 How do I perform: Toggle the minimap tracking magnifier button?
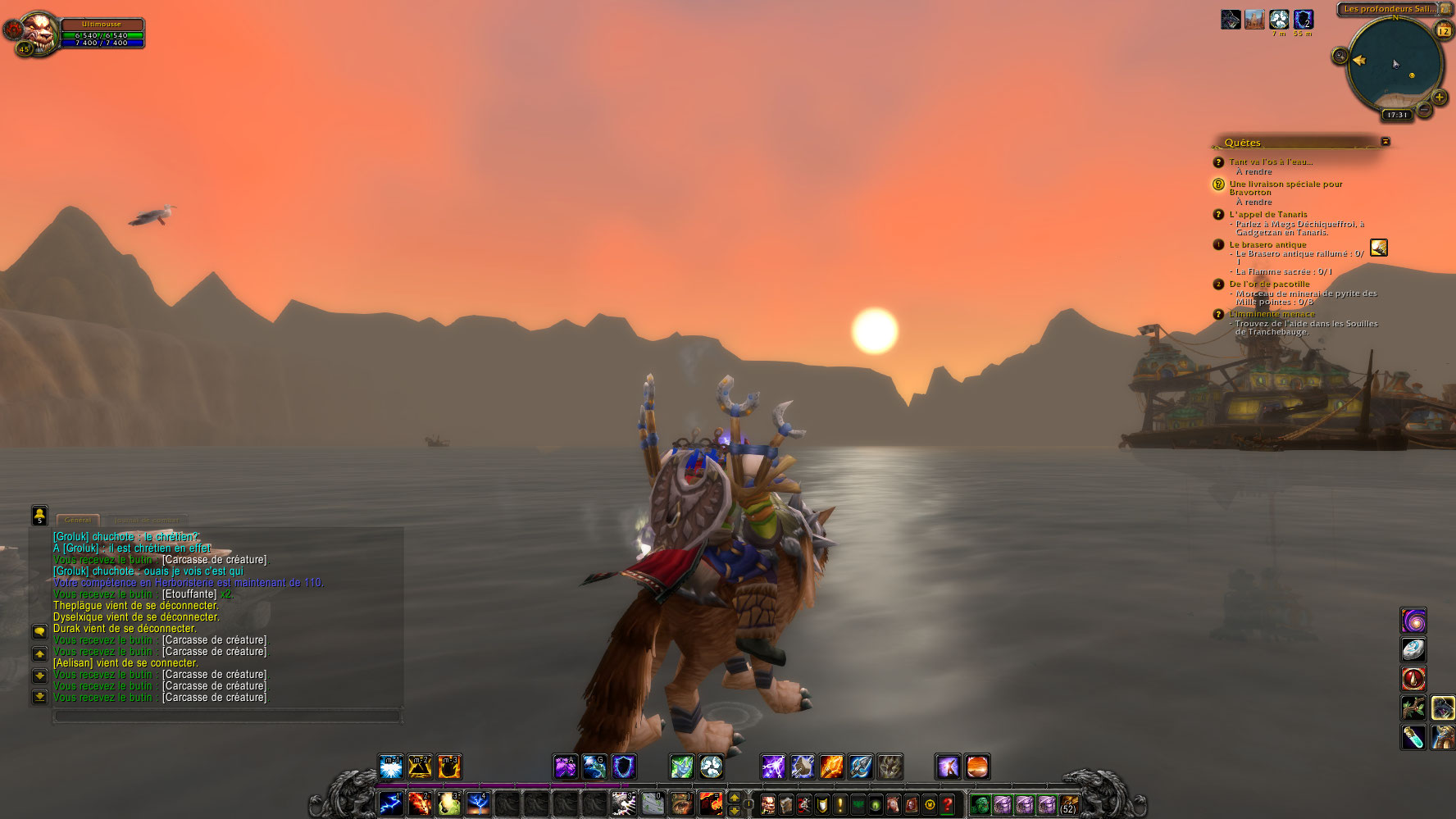[1340, 56]
